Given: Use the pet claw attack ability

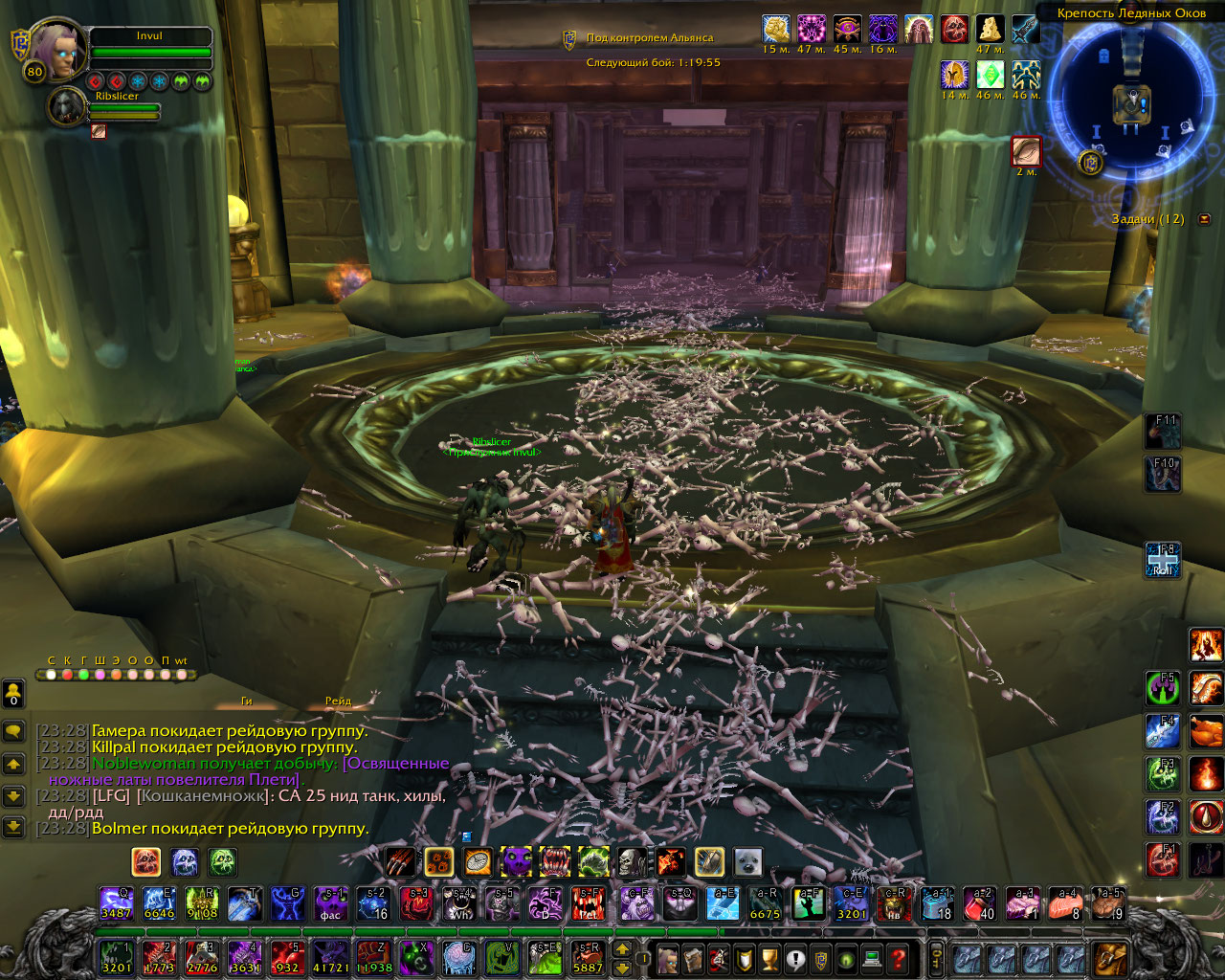Looking at the screenshot, I should [401, 861].
